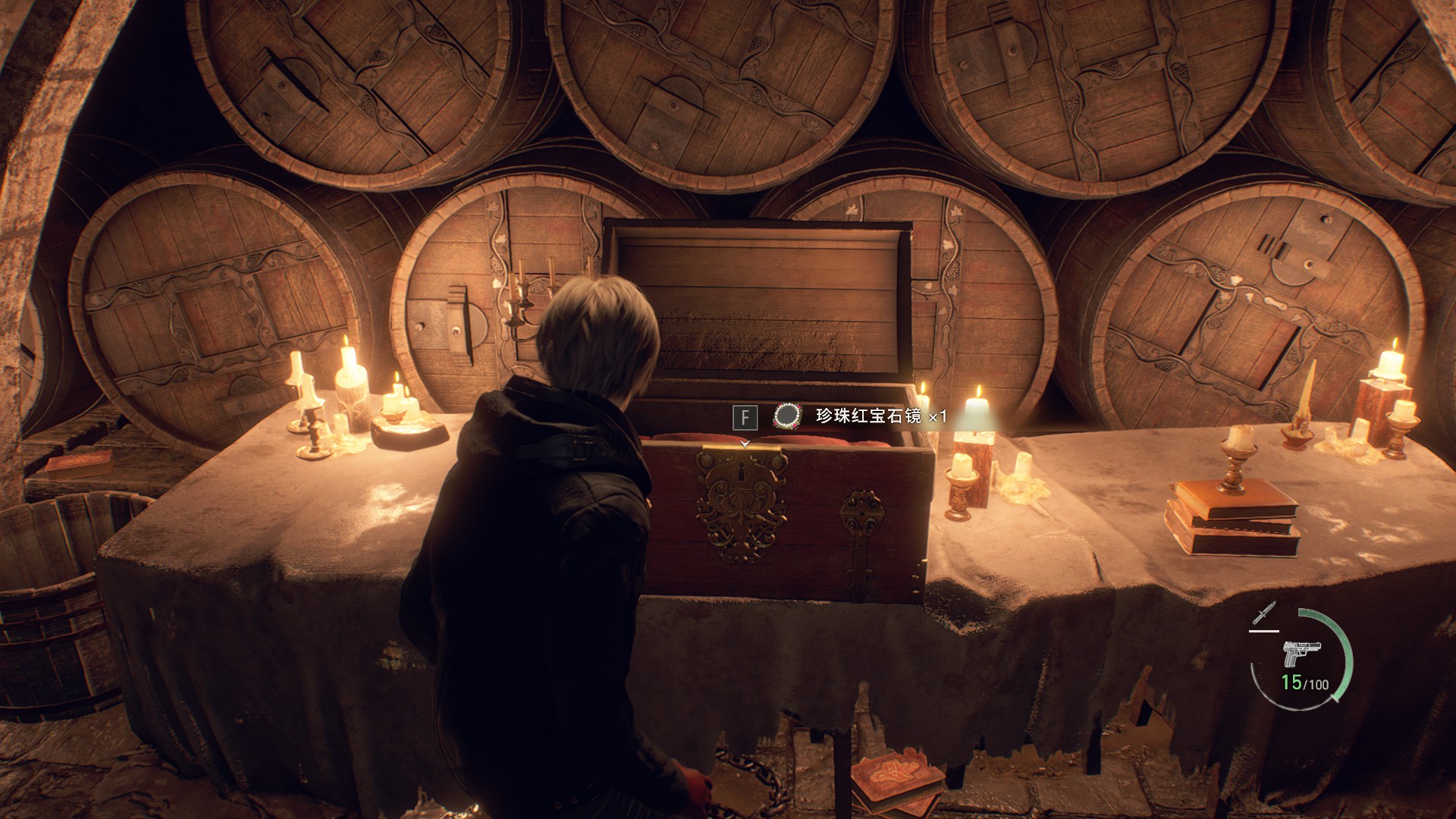Select the 珍珠红宝石镜 item pickup label
The height and width of the screenshot is (819, 1456).
(x=868, y=416)
